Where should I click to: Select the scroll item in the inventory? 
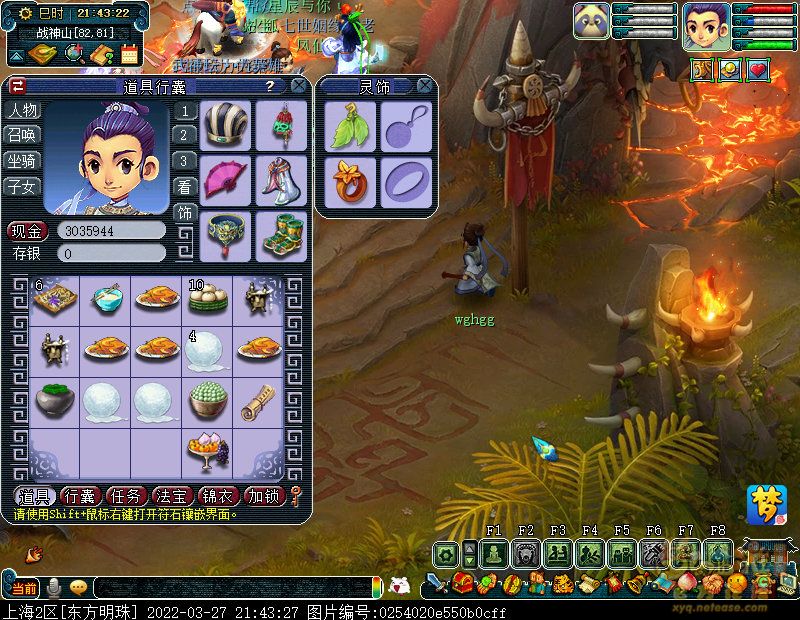(258, 400)
